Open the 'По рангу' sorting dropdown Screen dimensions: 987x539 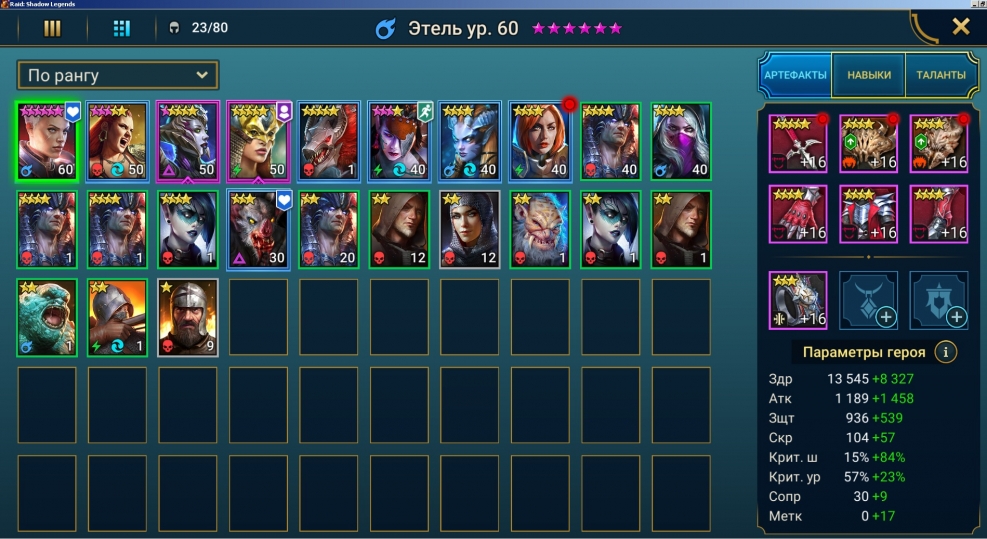tap(118, 75)
